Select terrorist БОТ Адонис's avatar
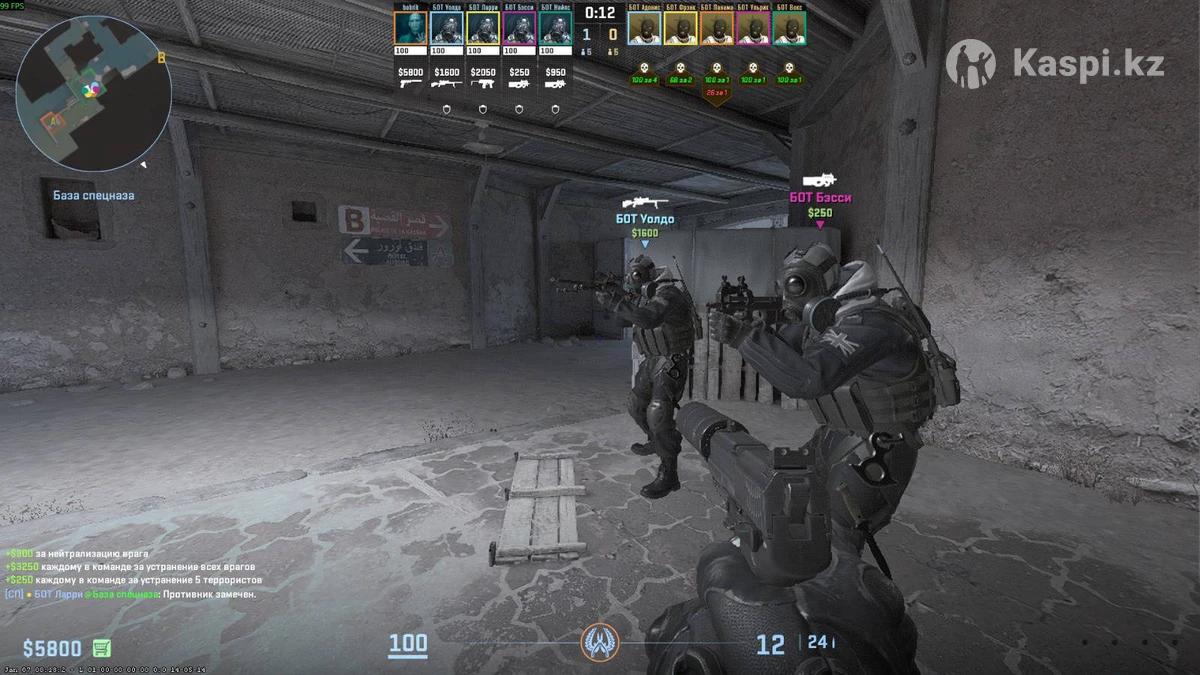The image size is (1200, 675). point(644,27)
